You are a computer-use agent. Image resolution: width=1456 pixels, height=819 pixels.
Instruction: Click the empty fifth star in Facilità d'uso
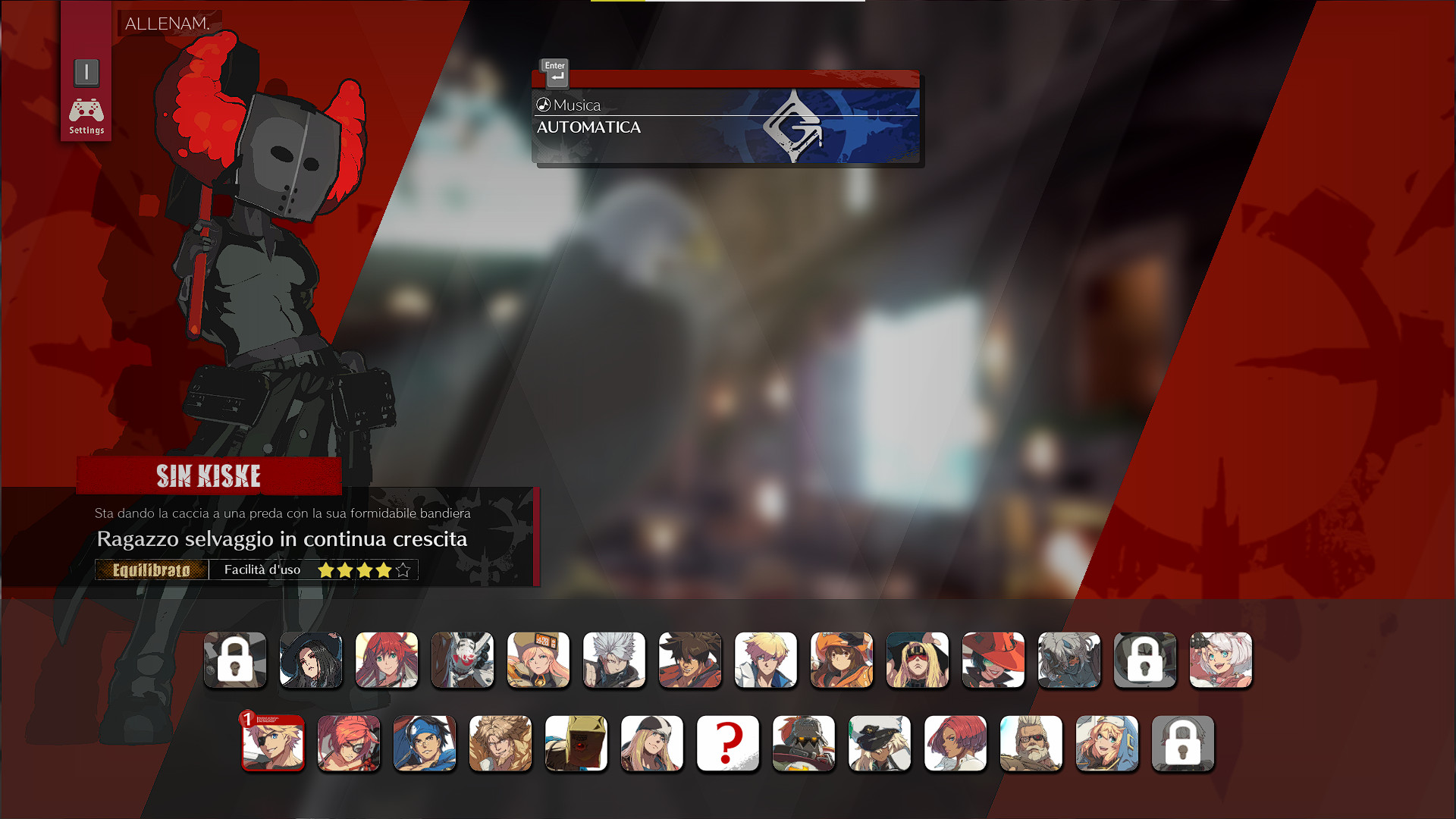(401, 569)
